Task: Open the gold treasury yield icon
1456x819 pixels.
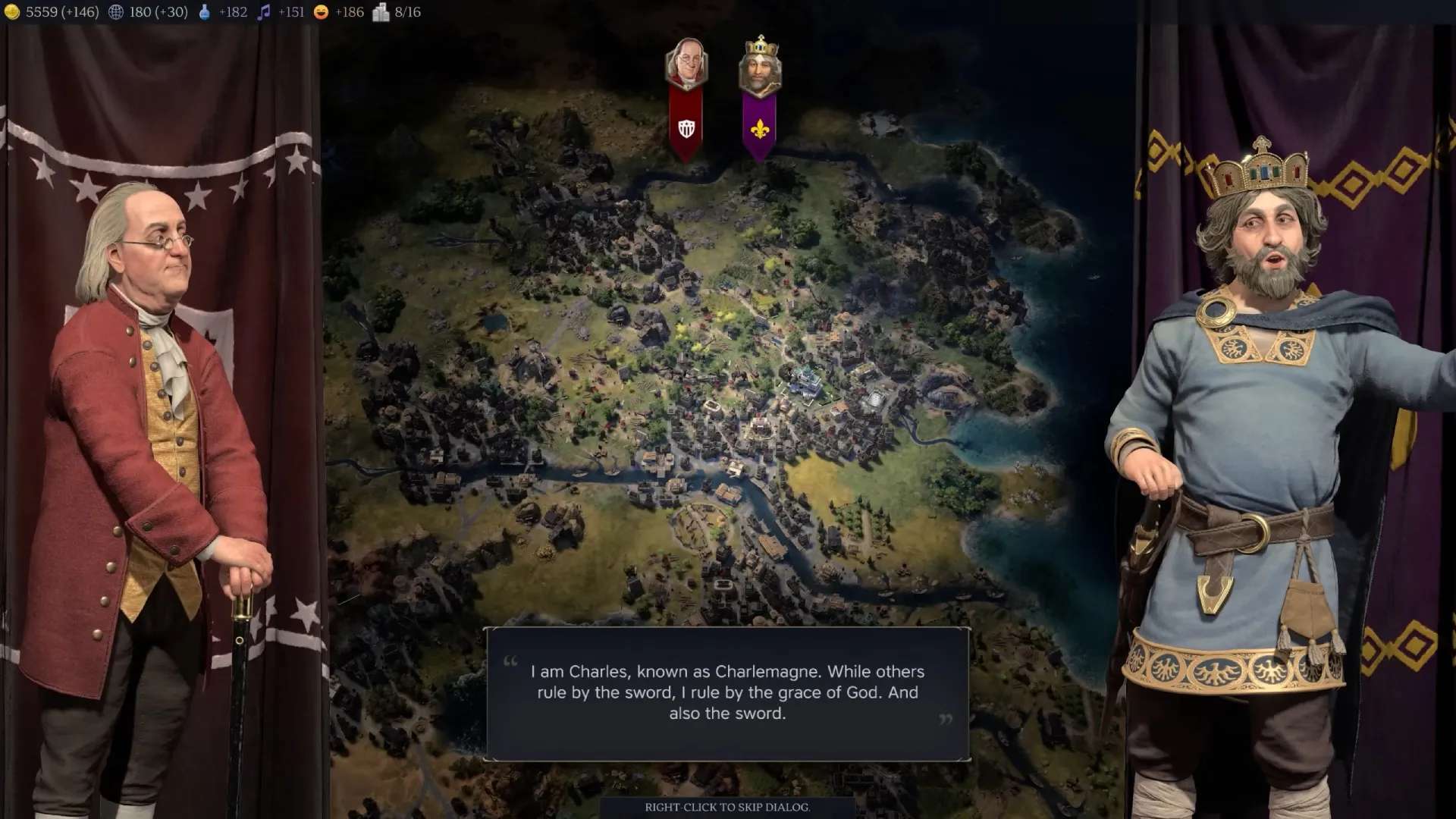Action: point(12,12)
